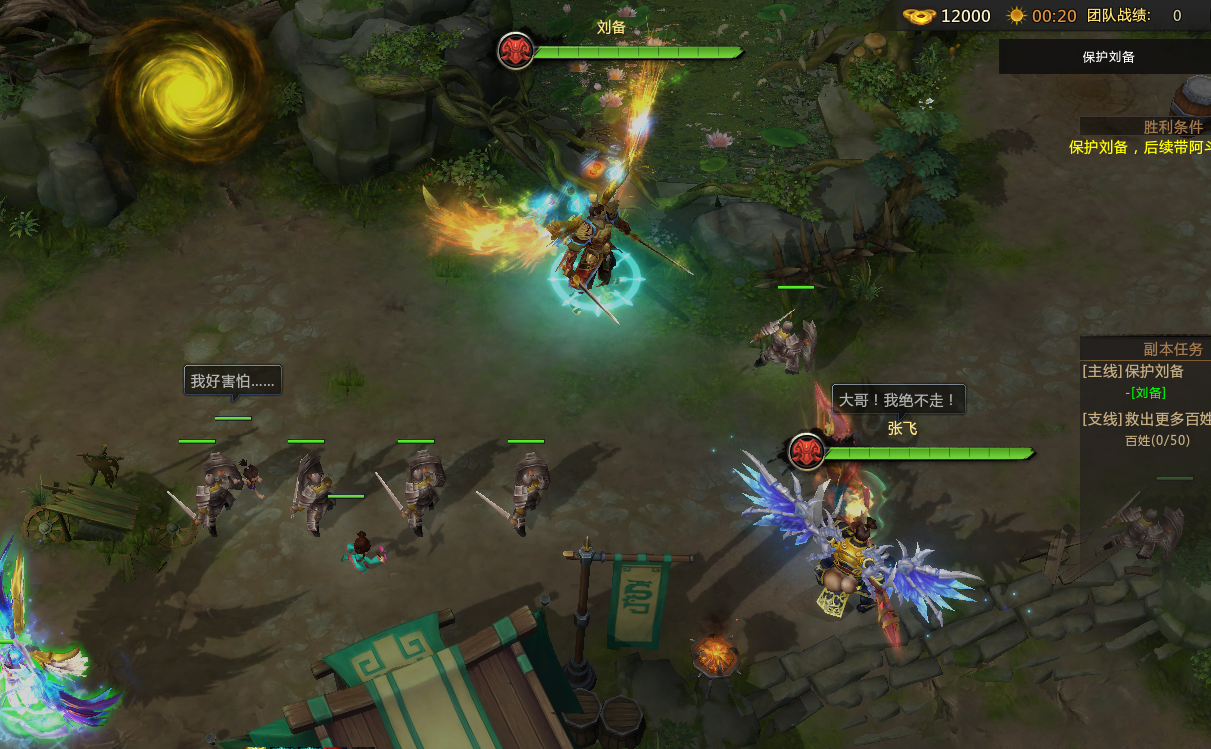1211x749 pixels.
Task: Select the [主线]保护刘备 main quest entry
Action: coord(1133,371)
